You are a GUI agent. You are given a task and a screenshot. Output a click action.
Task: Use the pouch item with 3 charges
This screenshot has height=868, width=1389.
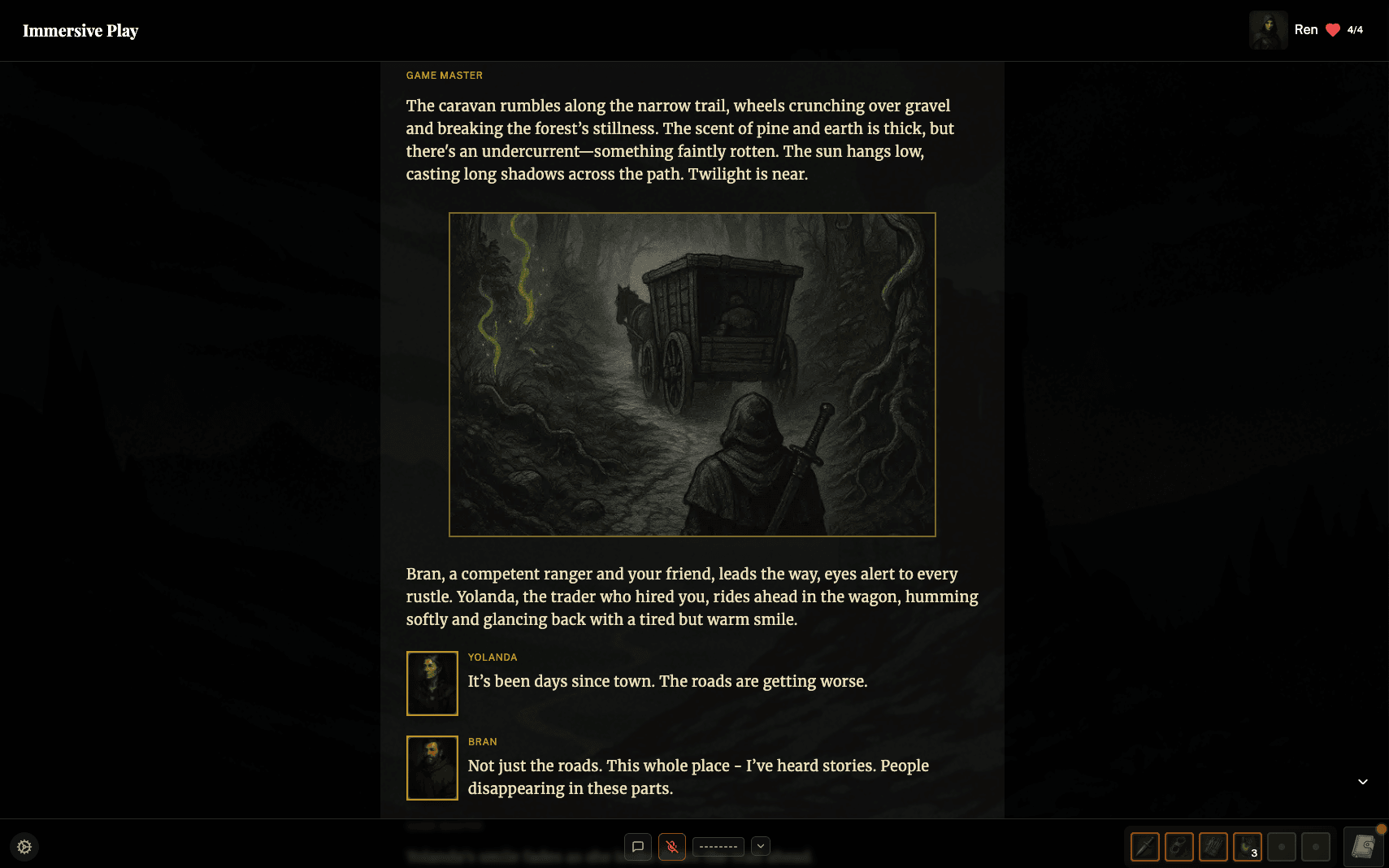coord(1247,847)
